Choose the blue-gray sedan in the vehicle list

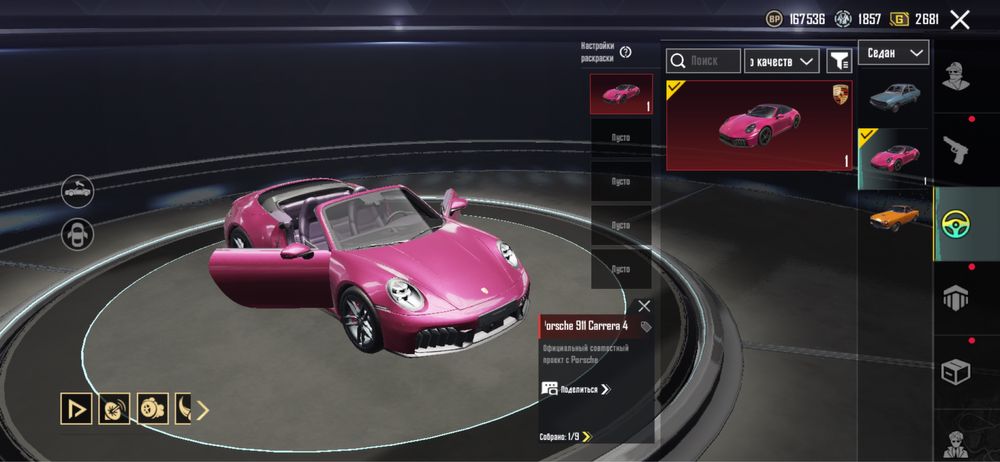[894, 98]
